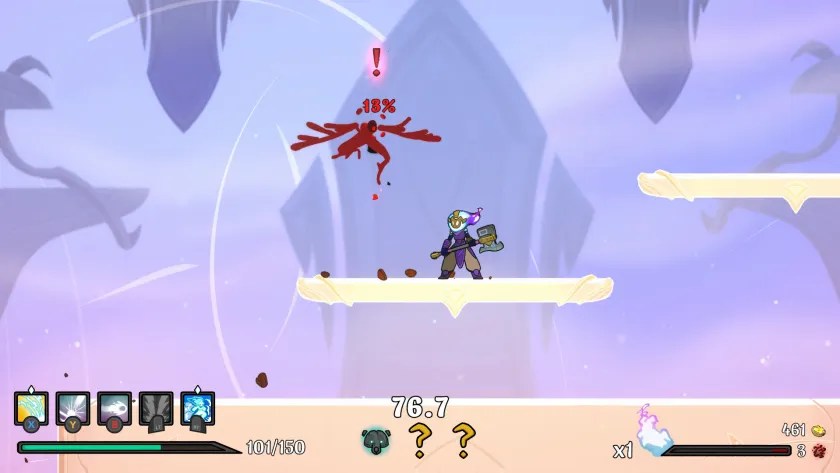The height and width of the screenshot is (473, 840).
Task: Click the bear head boss icon
Action: click(x=375, y=439)
